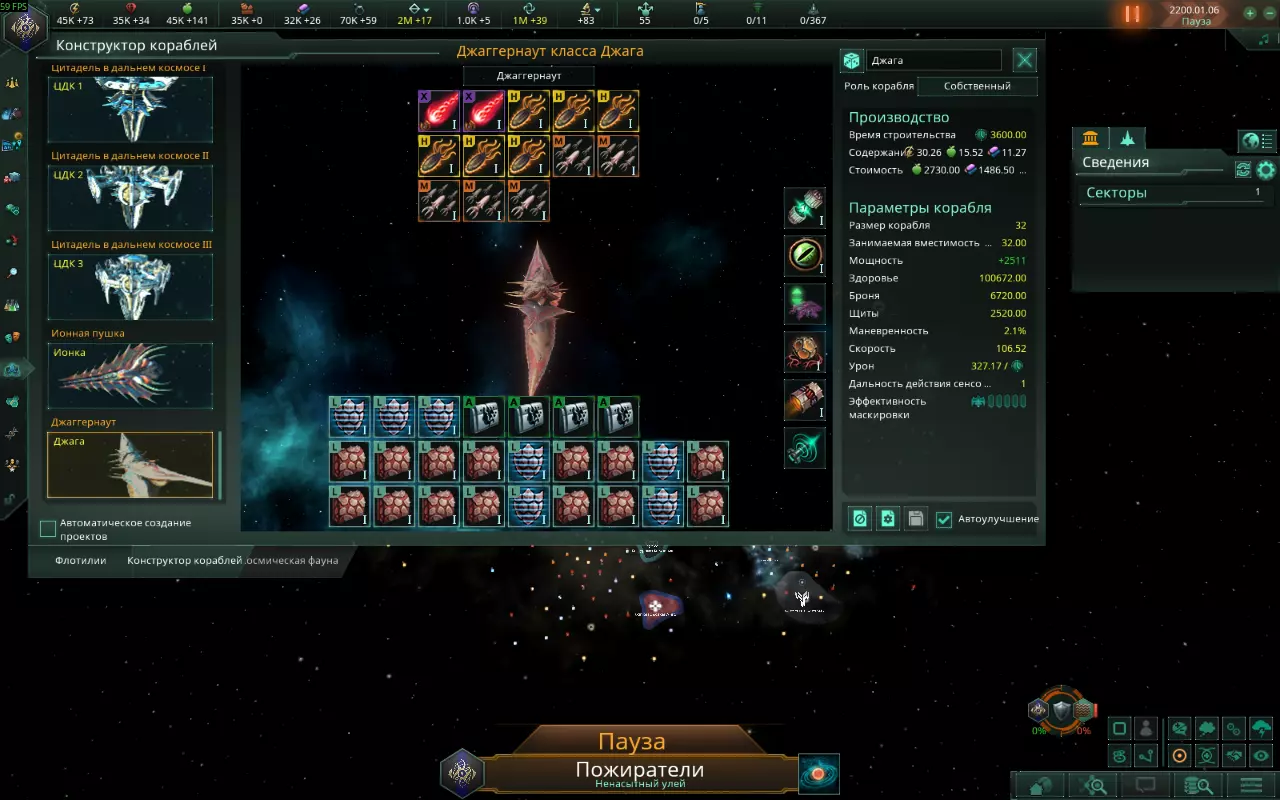Increase game speed with the plus button

(x=1249, y=14)
